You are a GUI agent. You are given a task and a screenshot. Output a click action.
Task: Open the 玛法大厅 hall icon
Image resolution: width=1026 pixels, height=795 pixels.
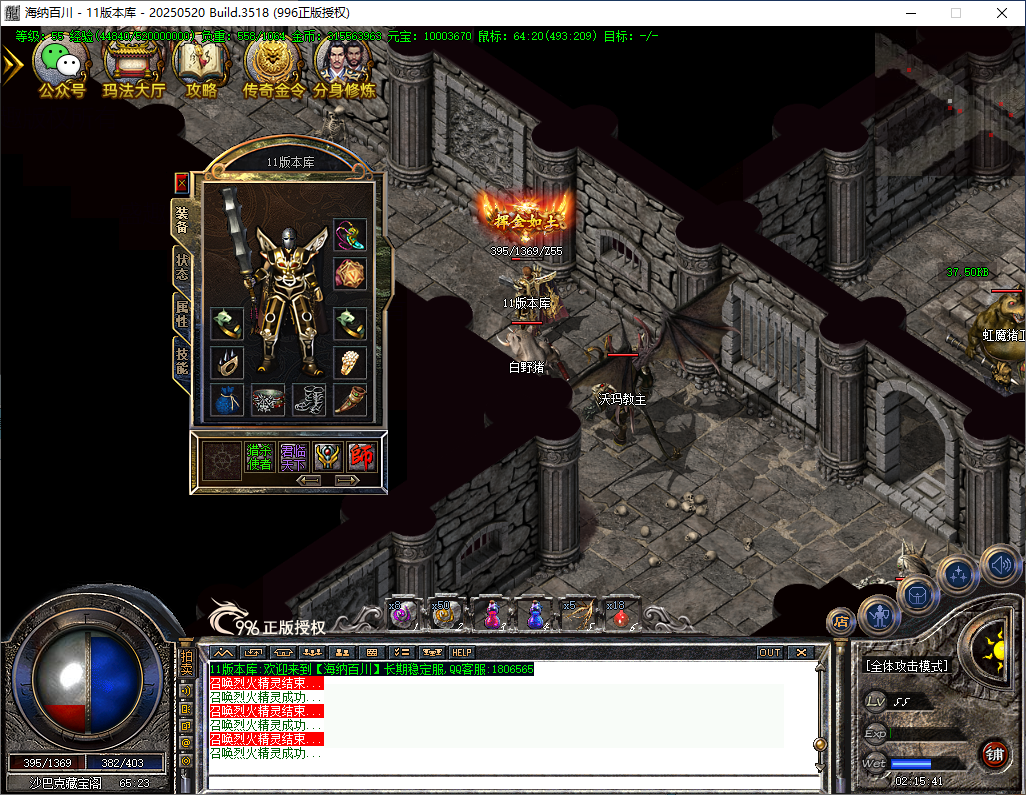[x=132, y=67]
